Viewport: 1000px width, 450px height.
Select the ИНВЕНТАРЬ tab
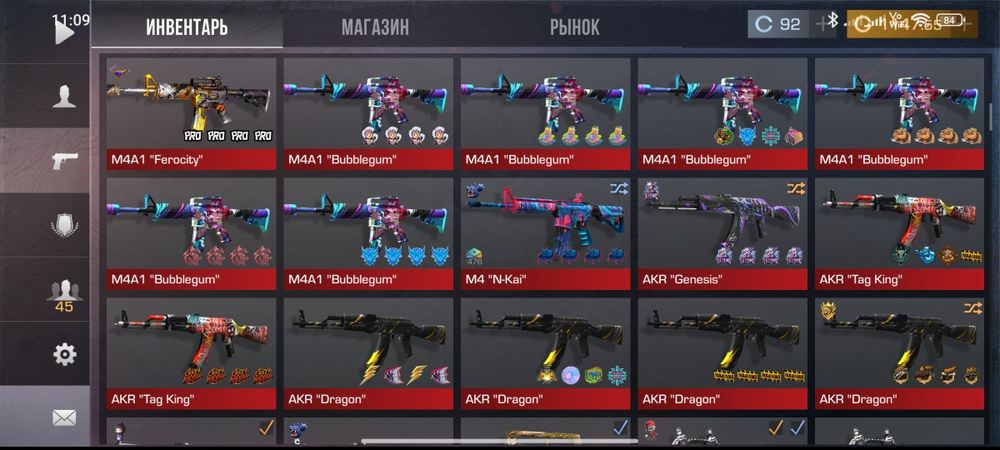187,26
